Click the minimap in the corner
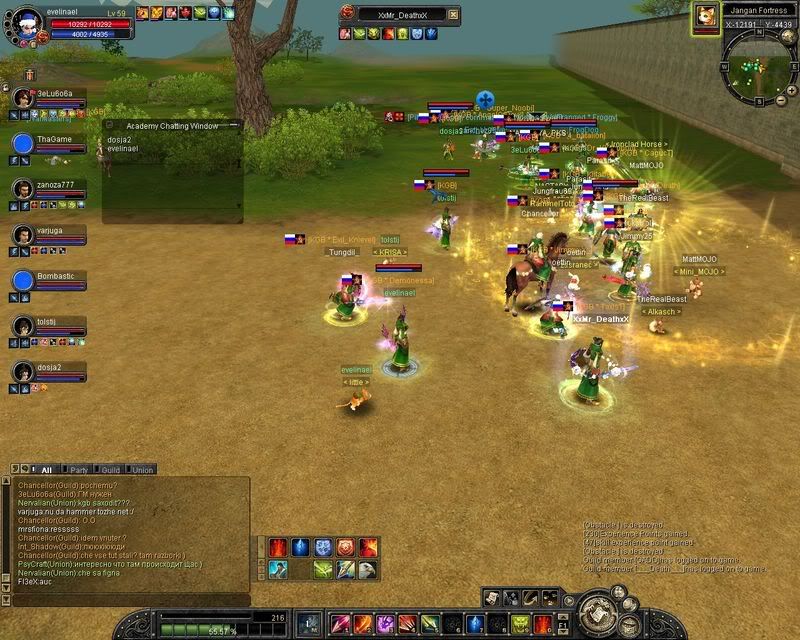Viewport: 800px width, 640px height. pos(756,63)
